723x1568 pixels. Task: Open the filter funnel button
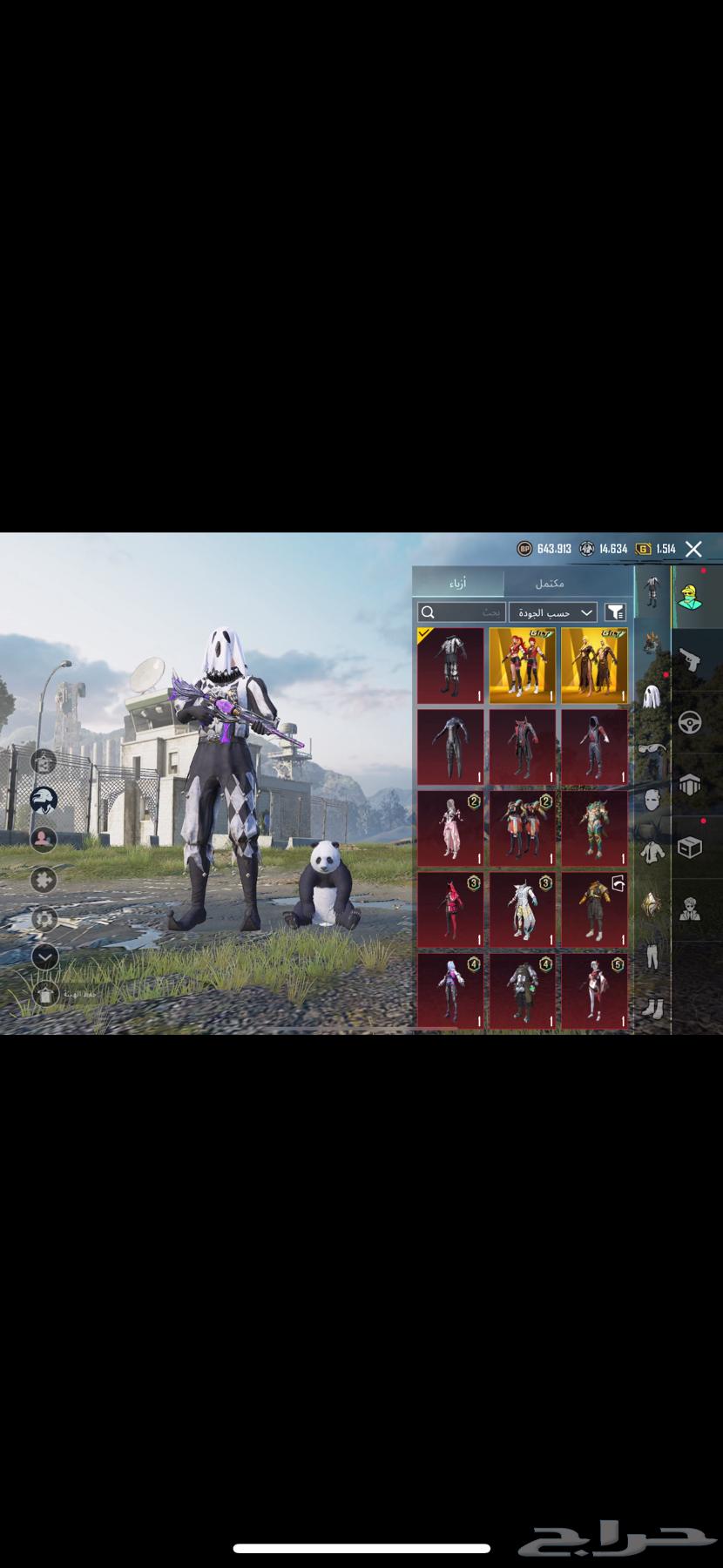pos(615,612)
